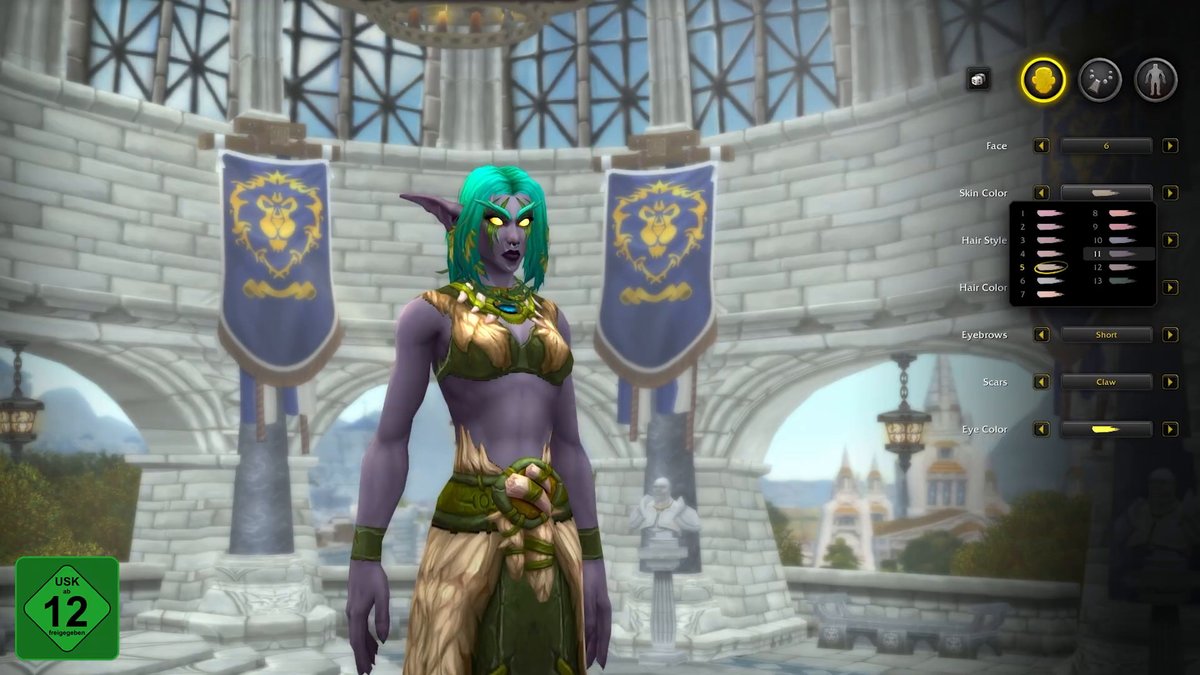Switch to the accessories customization category

[1099, 79]
